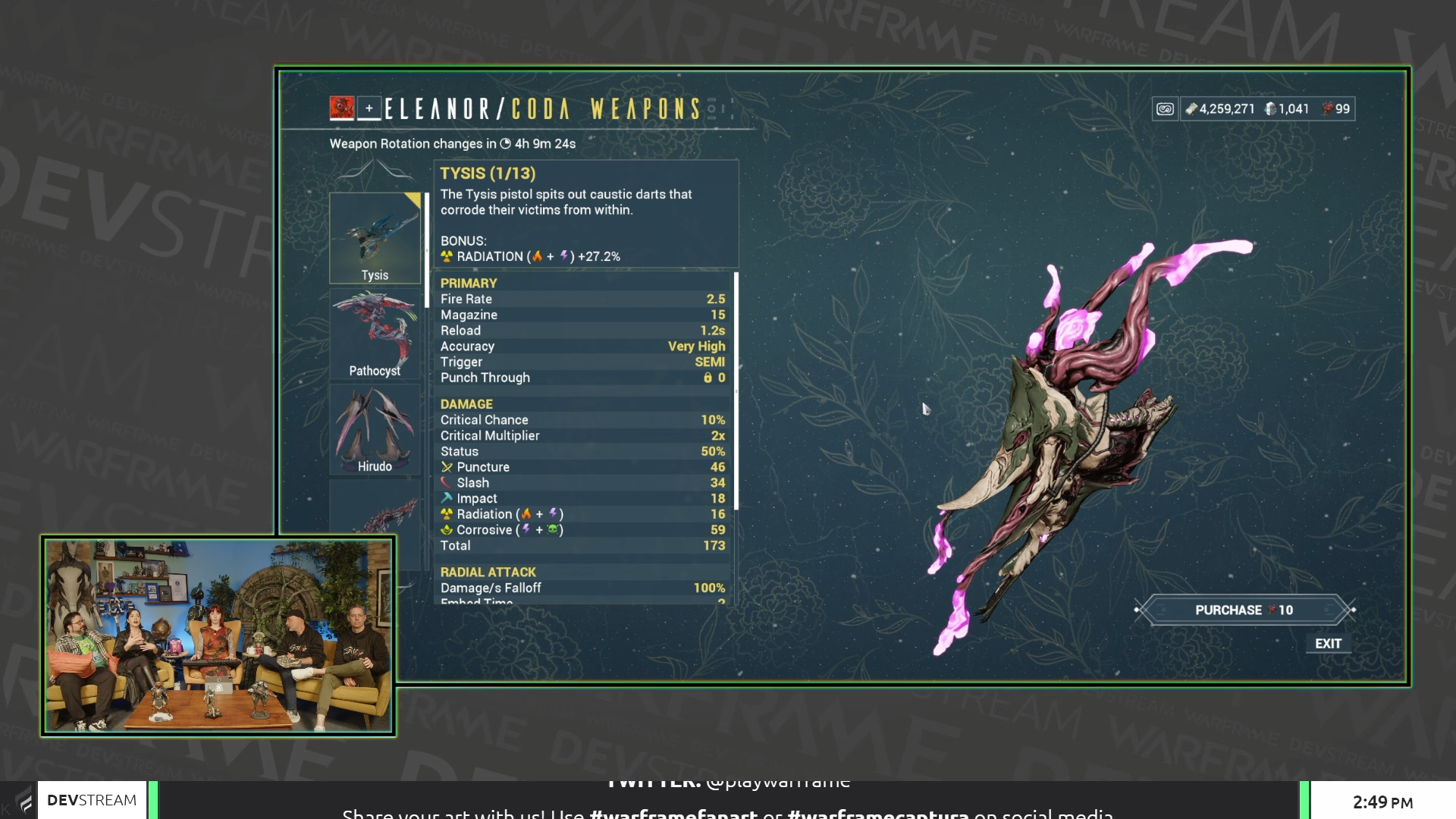1456x819 pixels.
Task: Click the Impact damage type icon
Action: (447, 498)
